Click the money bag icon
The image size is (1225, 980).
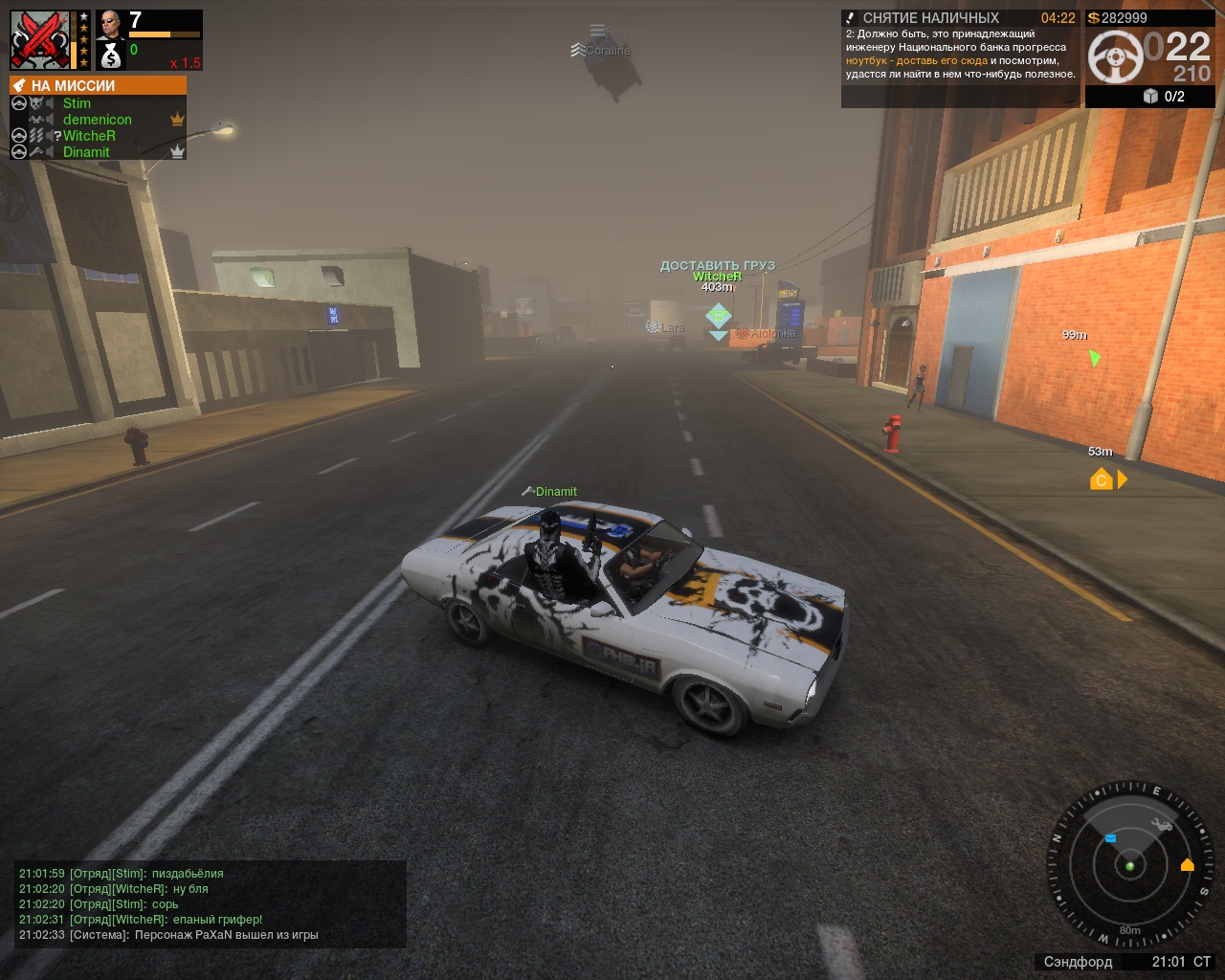pyautogui.click(x=111, y=56)
